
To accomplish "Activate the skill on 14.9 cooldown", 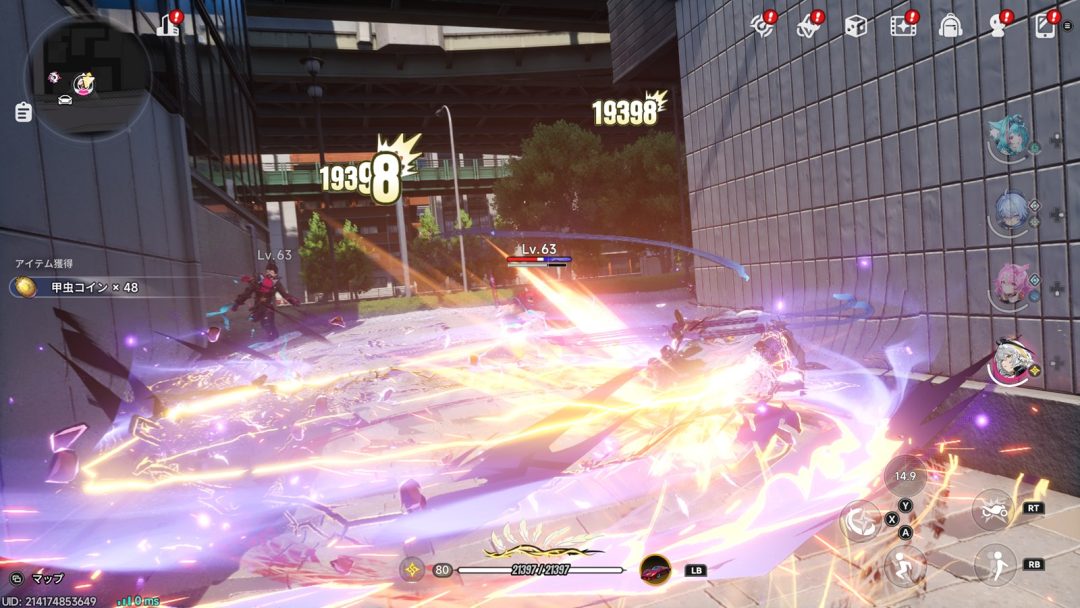I will (904, 476).
